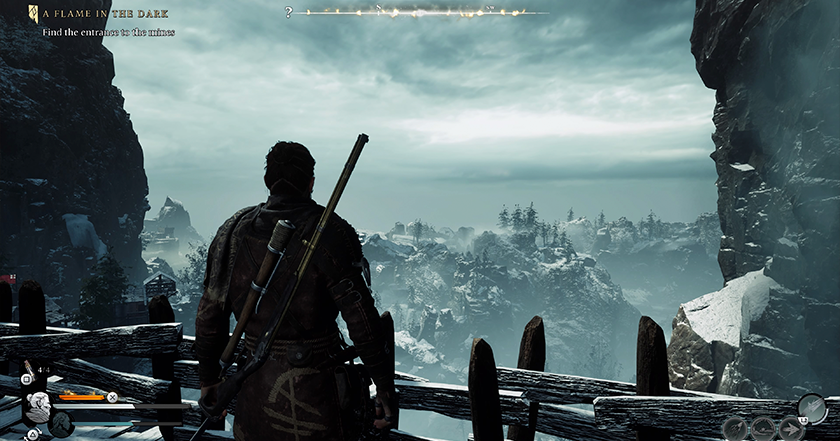Activate the arc-shaped middle ability icon
This screenshot has height=441, width=840.
point(763,427)
